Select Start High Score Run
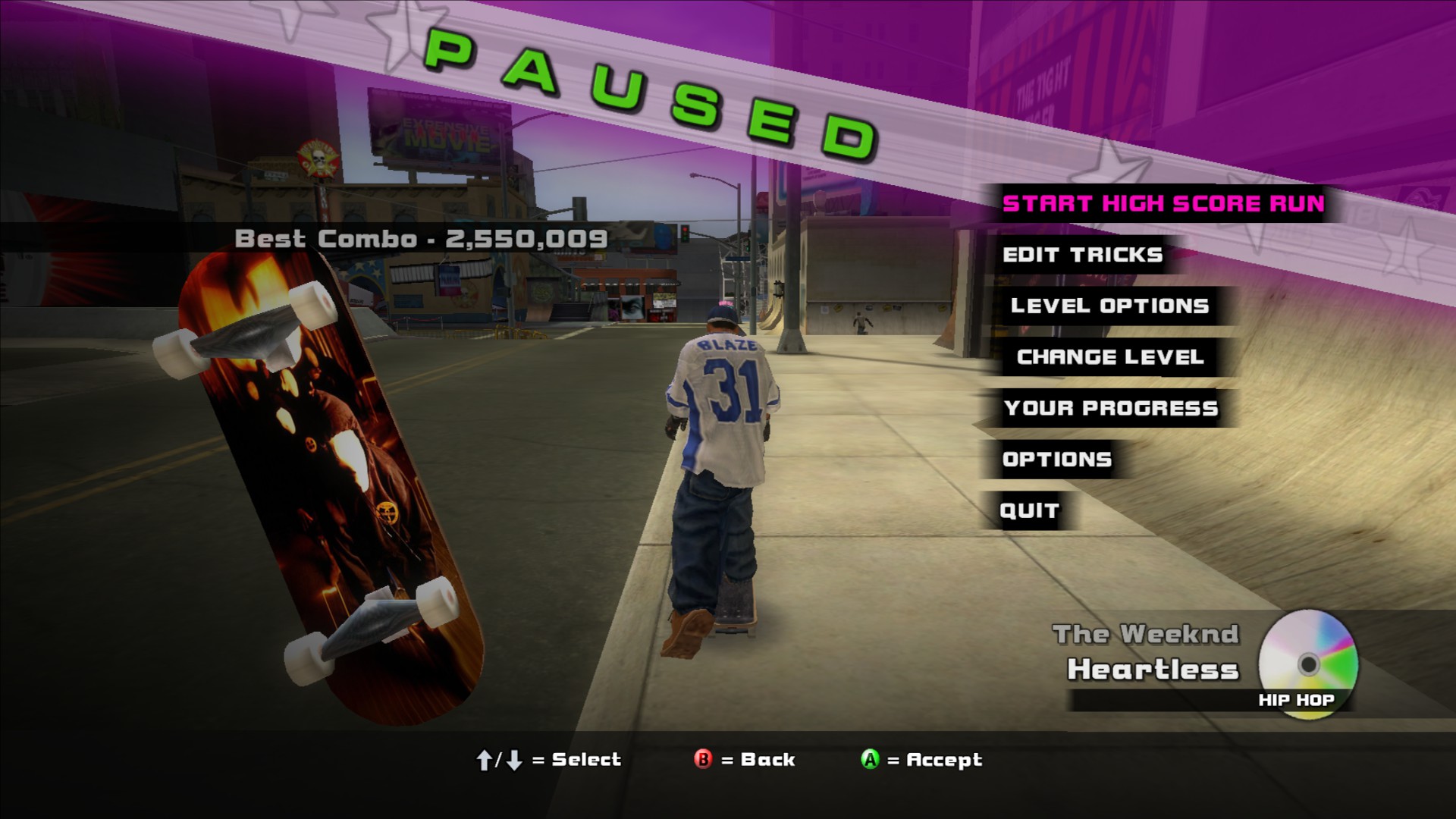 pyautogui.click(x=1163, y=203)
